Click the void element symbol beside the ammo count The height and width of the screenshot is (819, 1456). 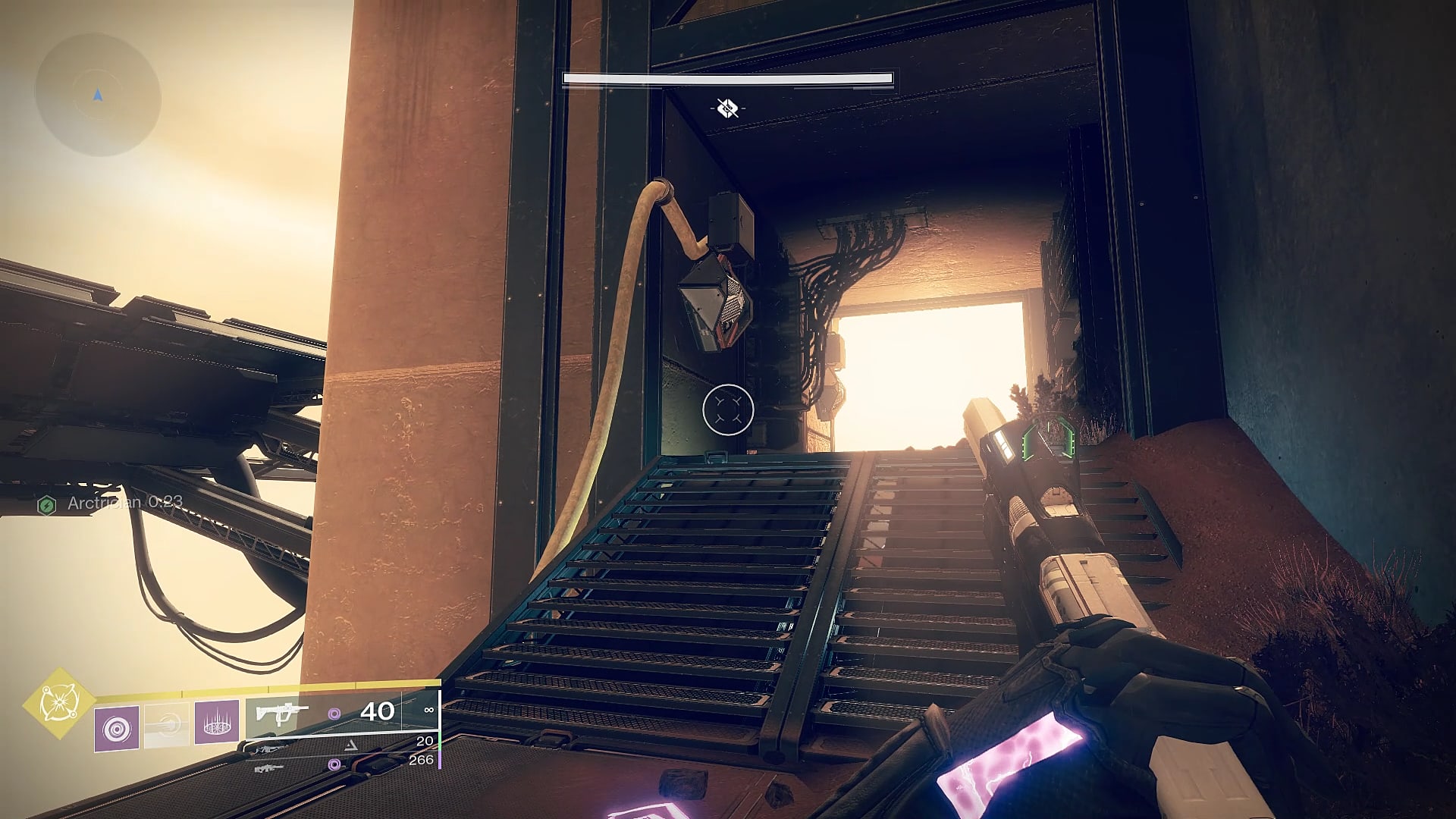[x=335, y=715]
